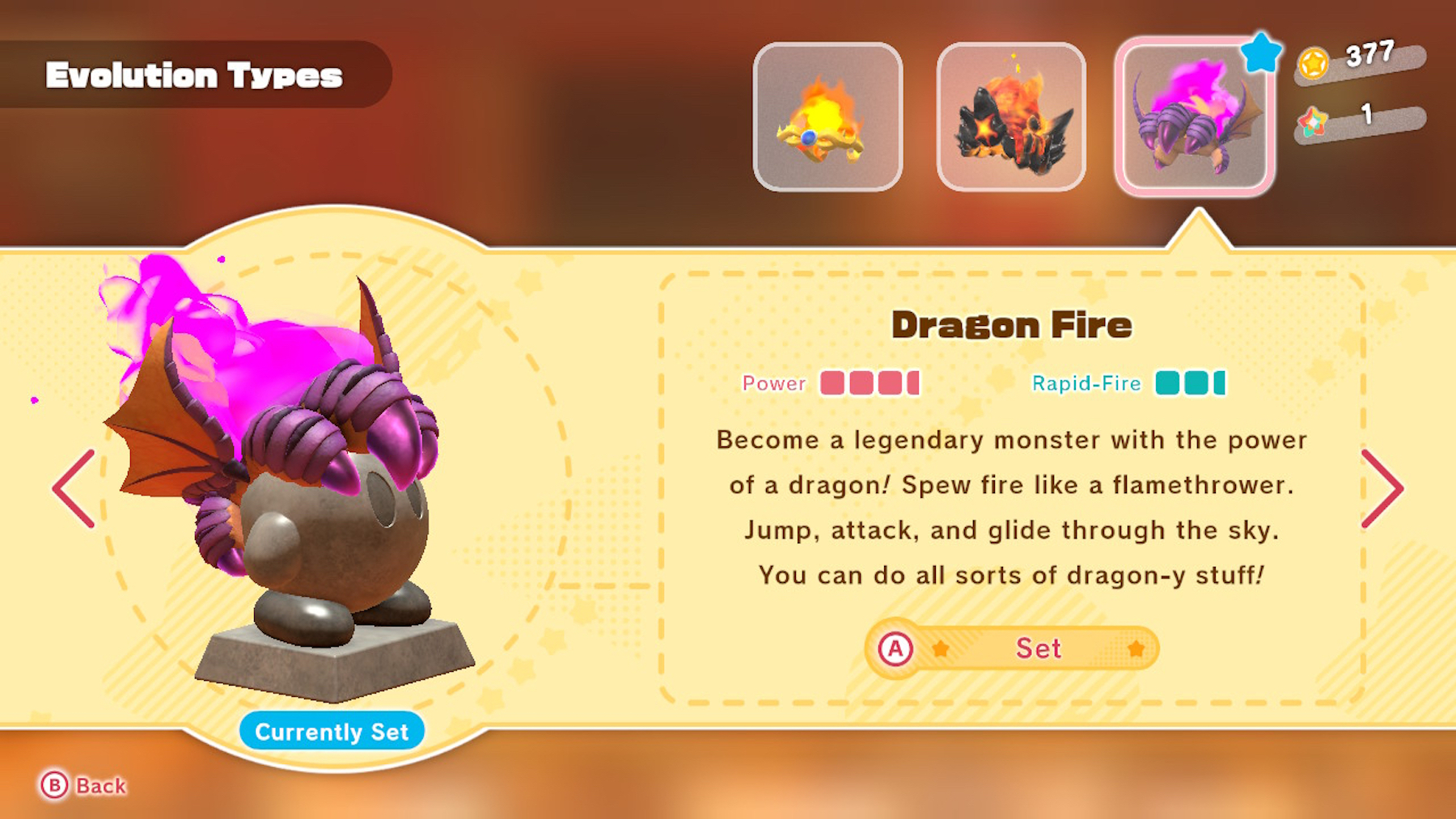
Task: Select the Dragon Fire evolution thumbnail
Action: pos(1194,117)
